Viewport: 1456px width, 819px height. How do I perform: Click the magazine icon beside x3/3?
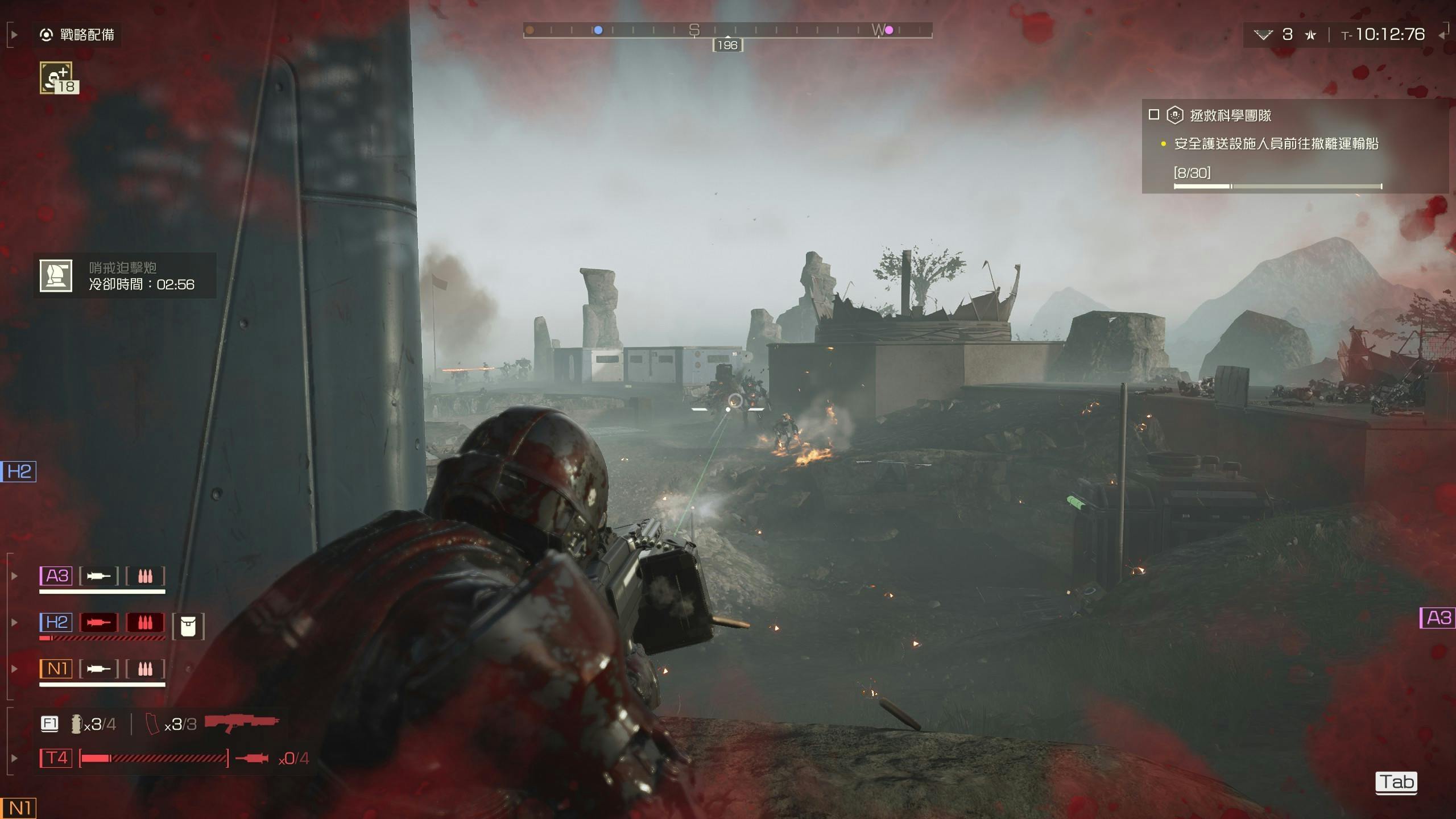tap(153, 724)
